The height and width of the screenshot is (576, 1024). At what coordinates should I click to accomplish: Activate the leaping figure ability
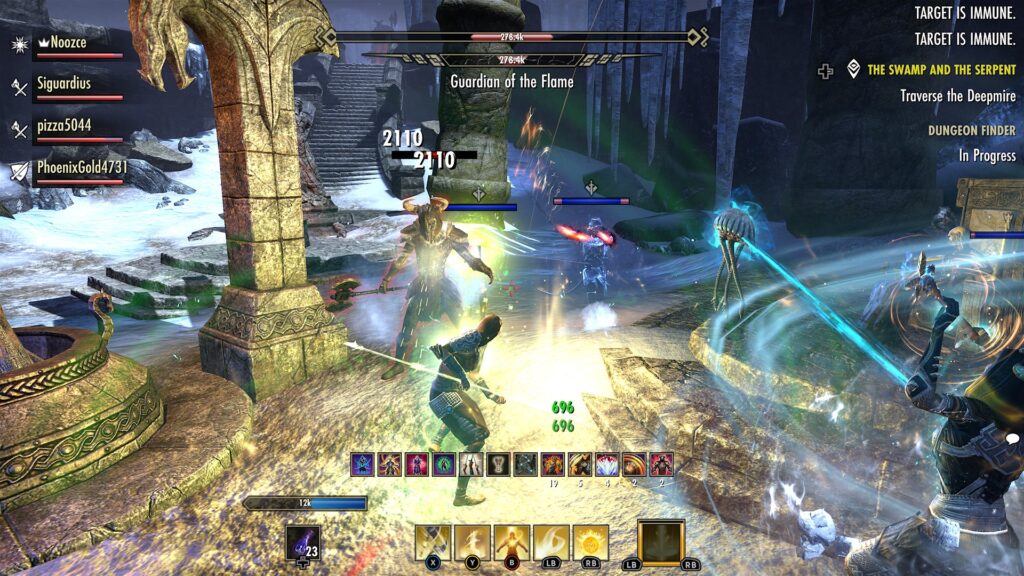pos(472,543)
